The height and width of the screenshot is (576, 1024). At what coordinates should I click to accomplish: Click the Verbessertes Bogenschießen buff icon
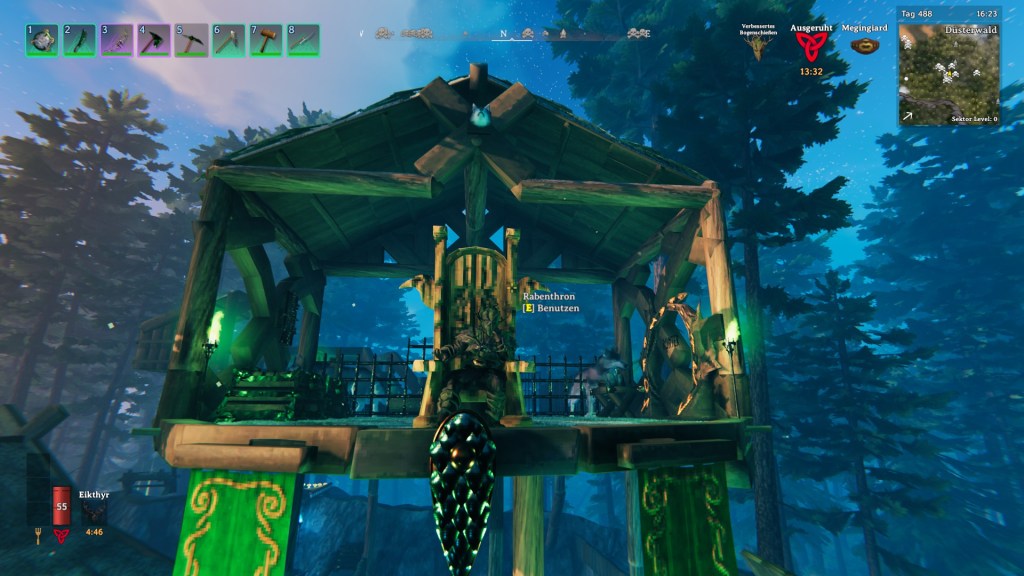[758, 47]
